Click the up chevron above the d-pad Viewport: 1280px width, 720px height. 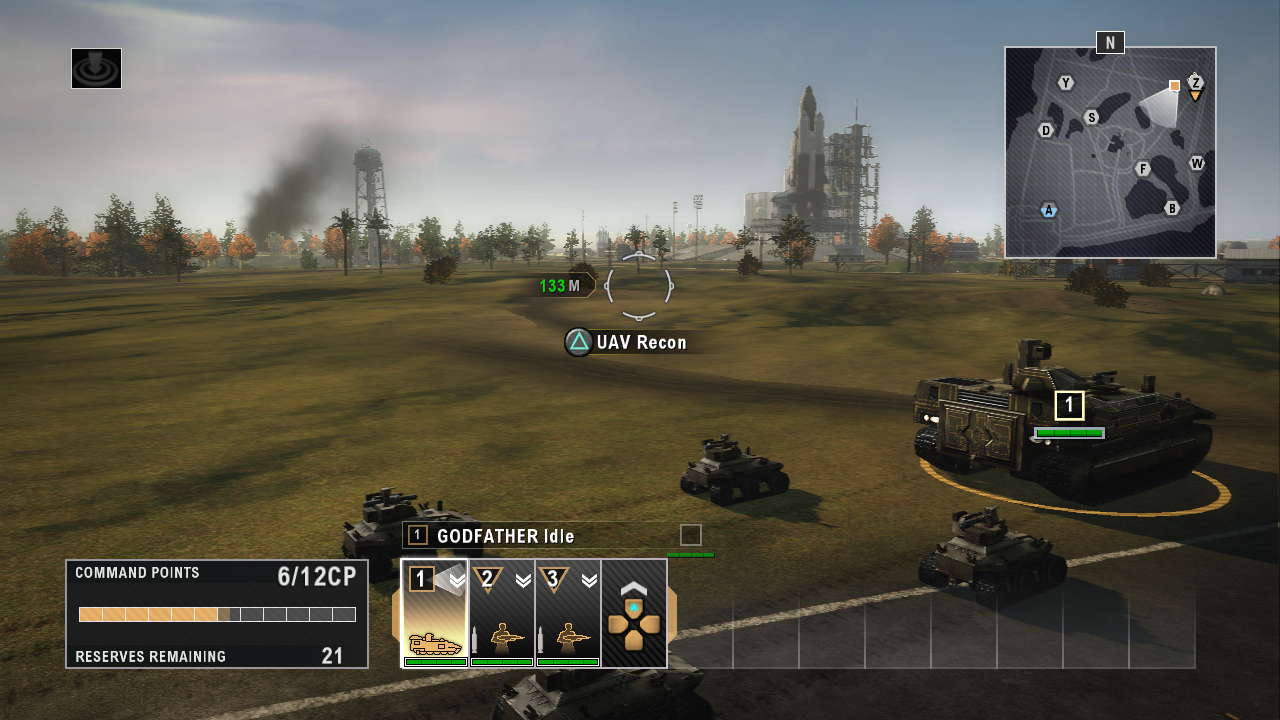pos(635,588)
